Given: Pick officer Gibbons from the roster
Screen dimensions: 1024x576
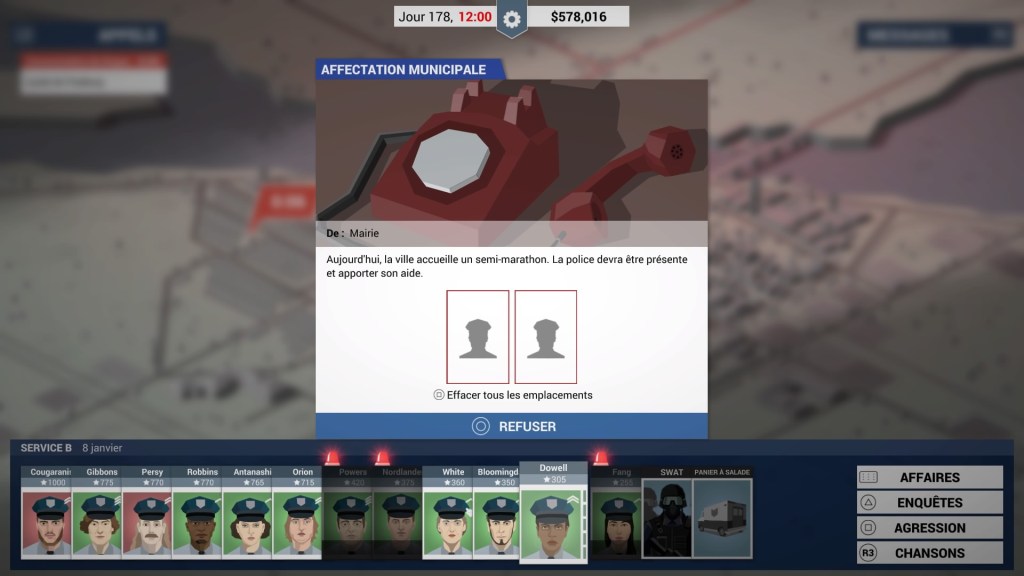Looking at the screenshot, I should [97, 516].
